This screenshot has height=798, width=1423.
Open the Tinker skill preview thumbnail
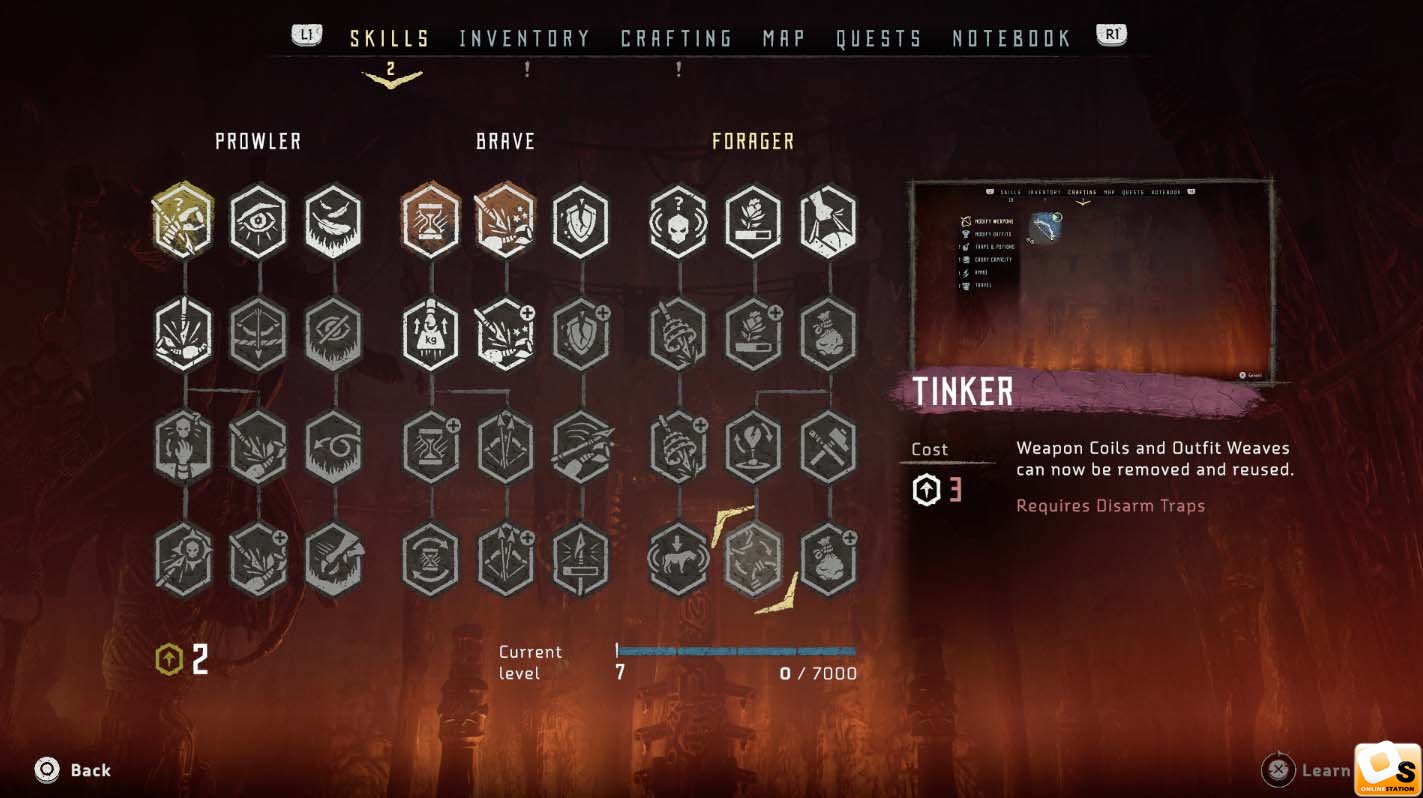coord(1090,280)
